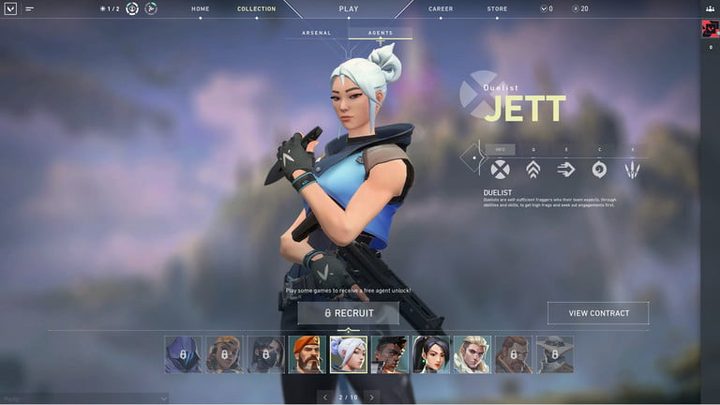
Task: Select Jett's Blade Storm ultimate icon
Action: click(632, 169)
